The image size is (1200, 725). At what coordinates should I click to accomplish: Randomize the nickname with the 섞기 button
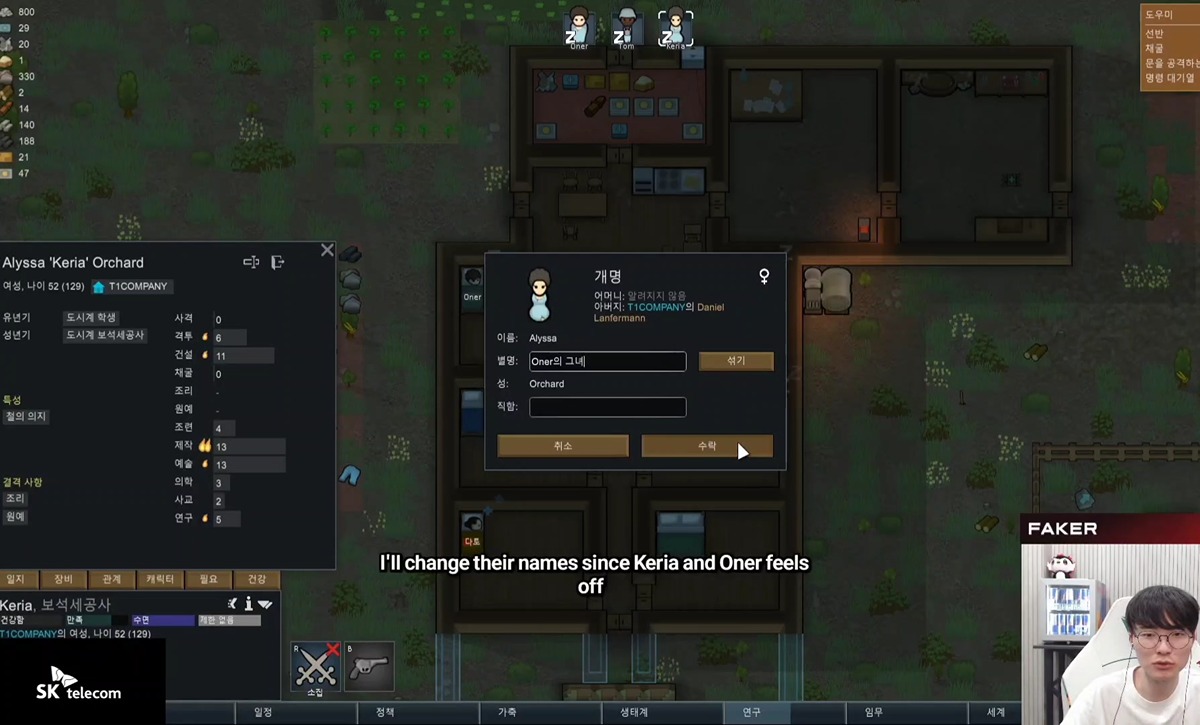(736, 361)
